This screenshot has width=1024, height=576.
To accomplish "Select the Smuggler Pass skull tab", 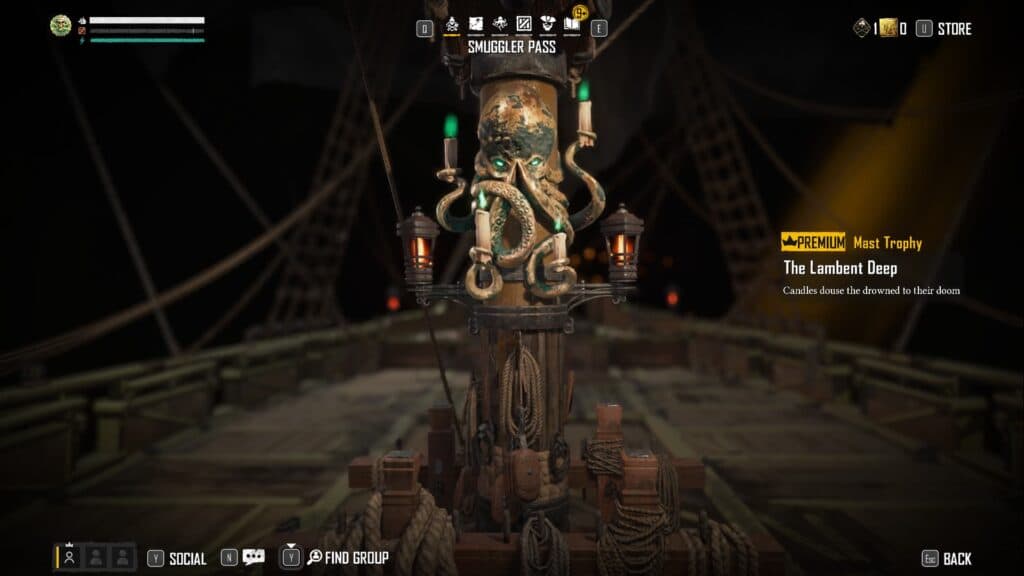I will tap(452, 24).
